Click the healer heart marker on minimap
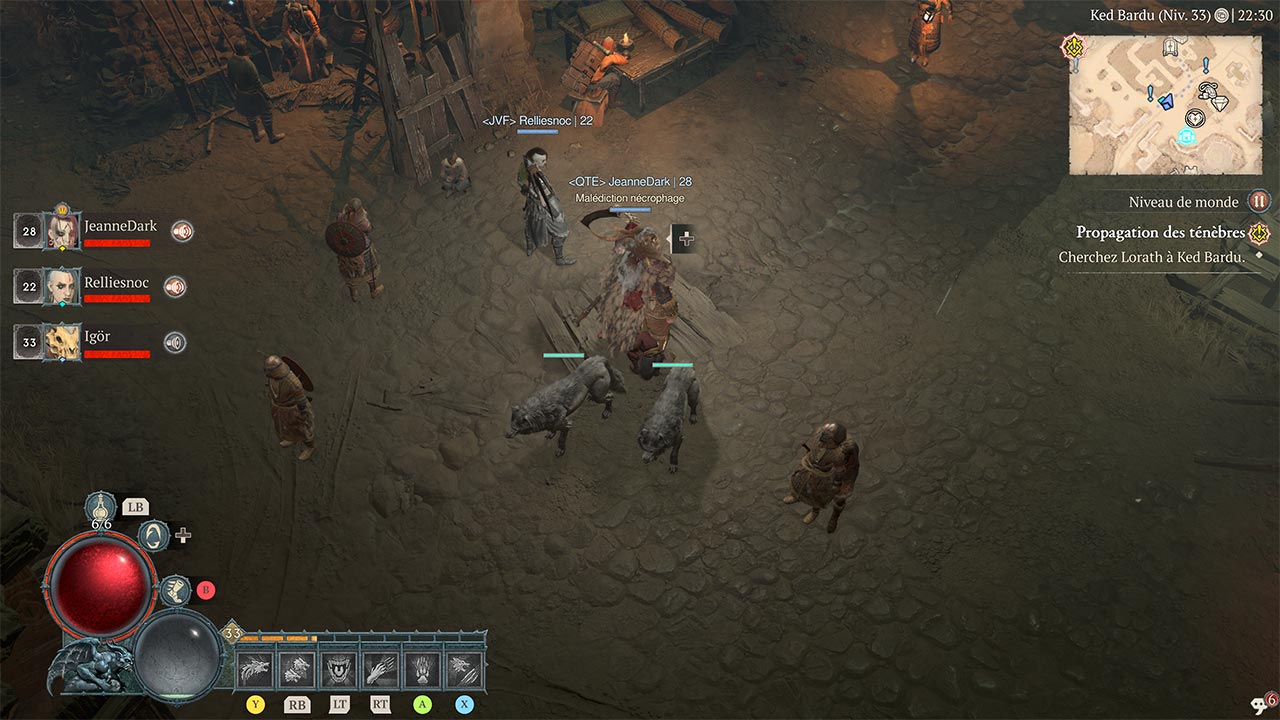The image size is (1280, 720). (1193, 117)
